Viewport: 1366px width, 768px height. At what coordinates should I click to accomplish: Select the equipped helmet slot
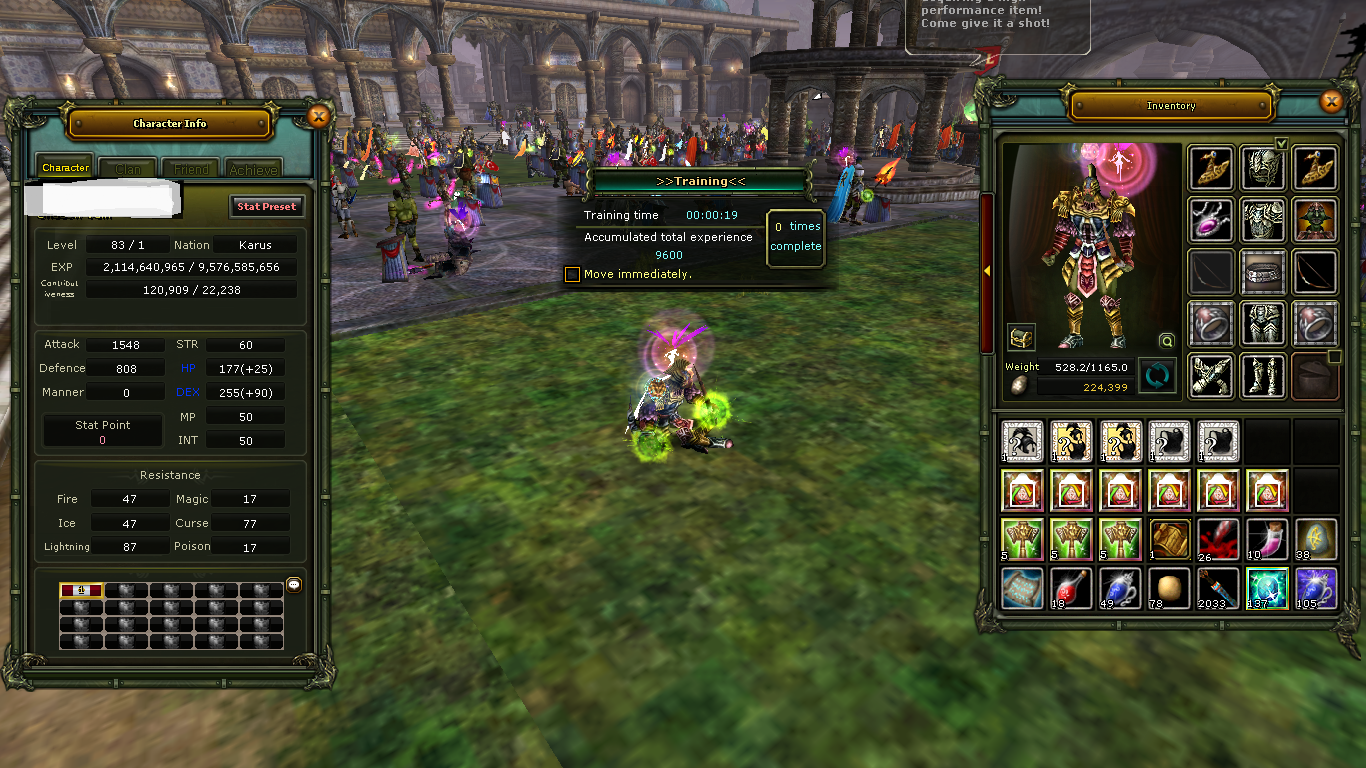(x=1263, y=168)
